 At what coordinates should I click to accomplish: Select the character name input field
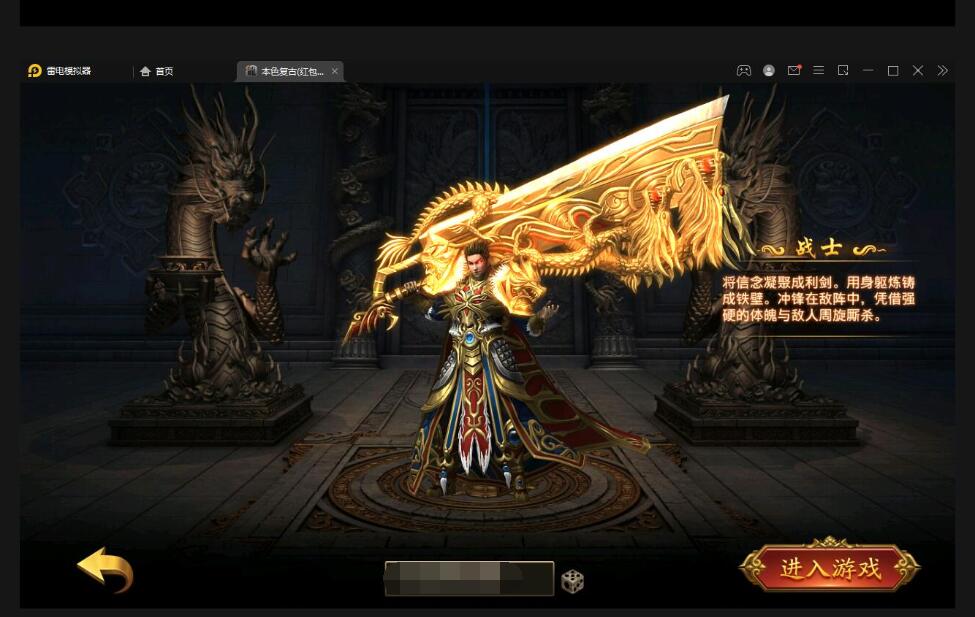pos(468,578)
